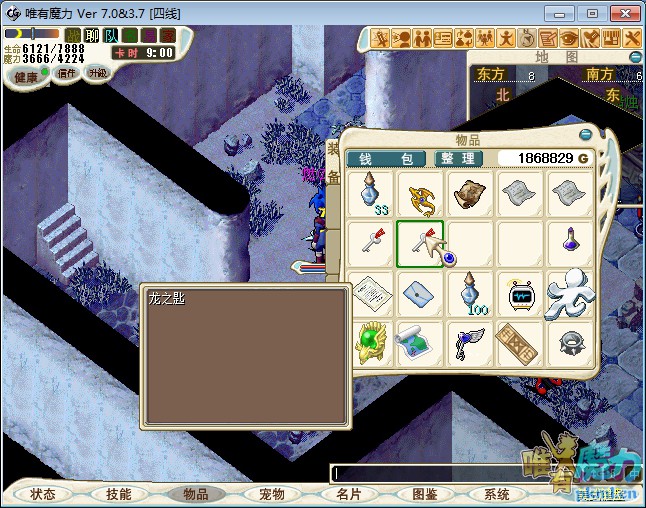The height and width of the screenshot is (508, 646).
Task: Select the robot monitor face item
Action: pyautogui.click(x=520, y=293)
